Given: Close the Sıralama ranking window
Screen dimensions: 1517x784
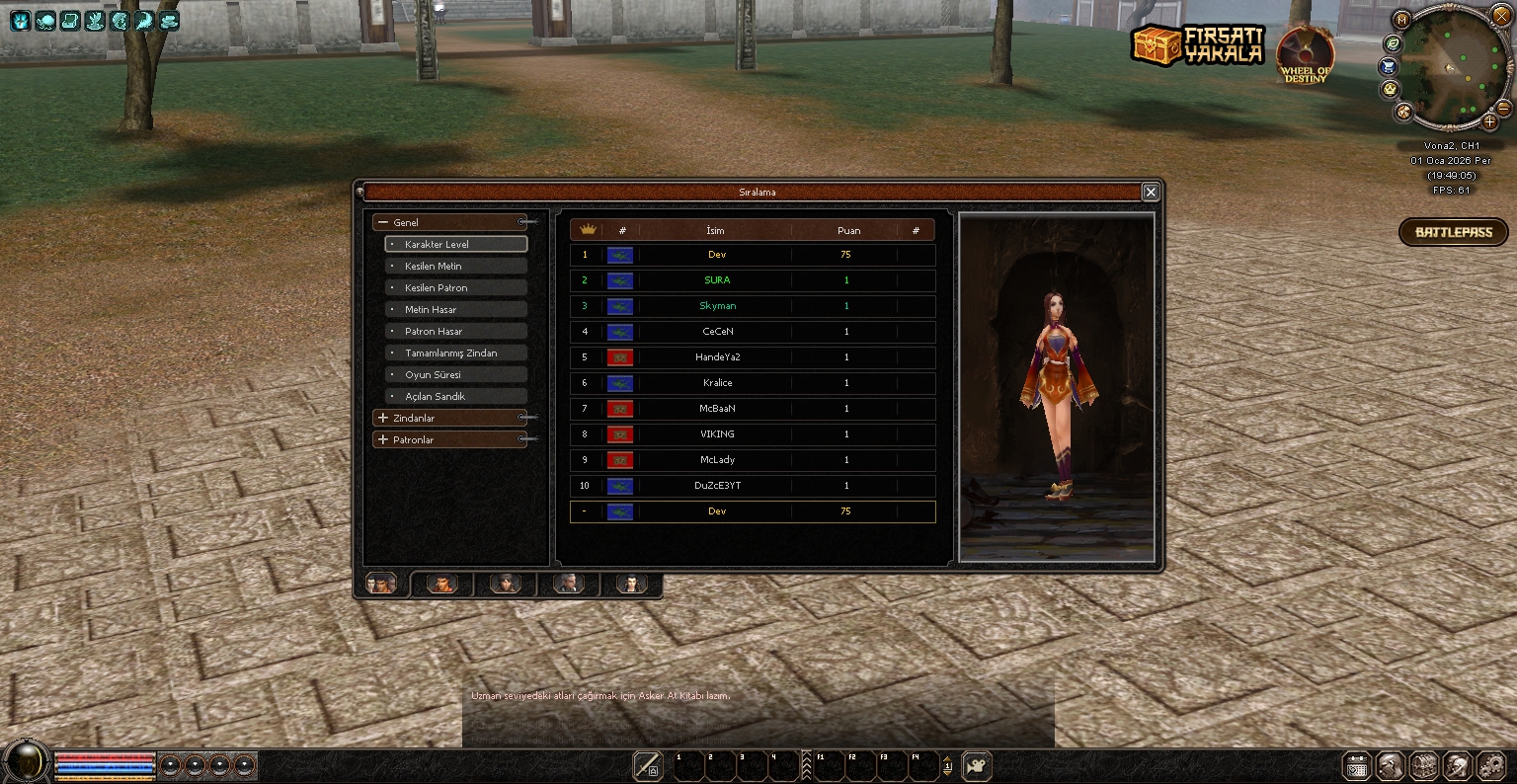Looking at the screenshot, I should pyautogui.click(x=1150, y=193).
